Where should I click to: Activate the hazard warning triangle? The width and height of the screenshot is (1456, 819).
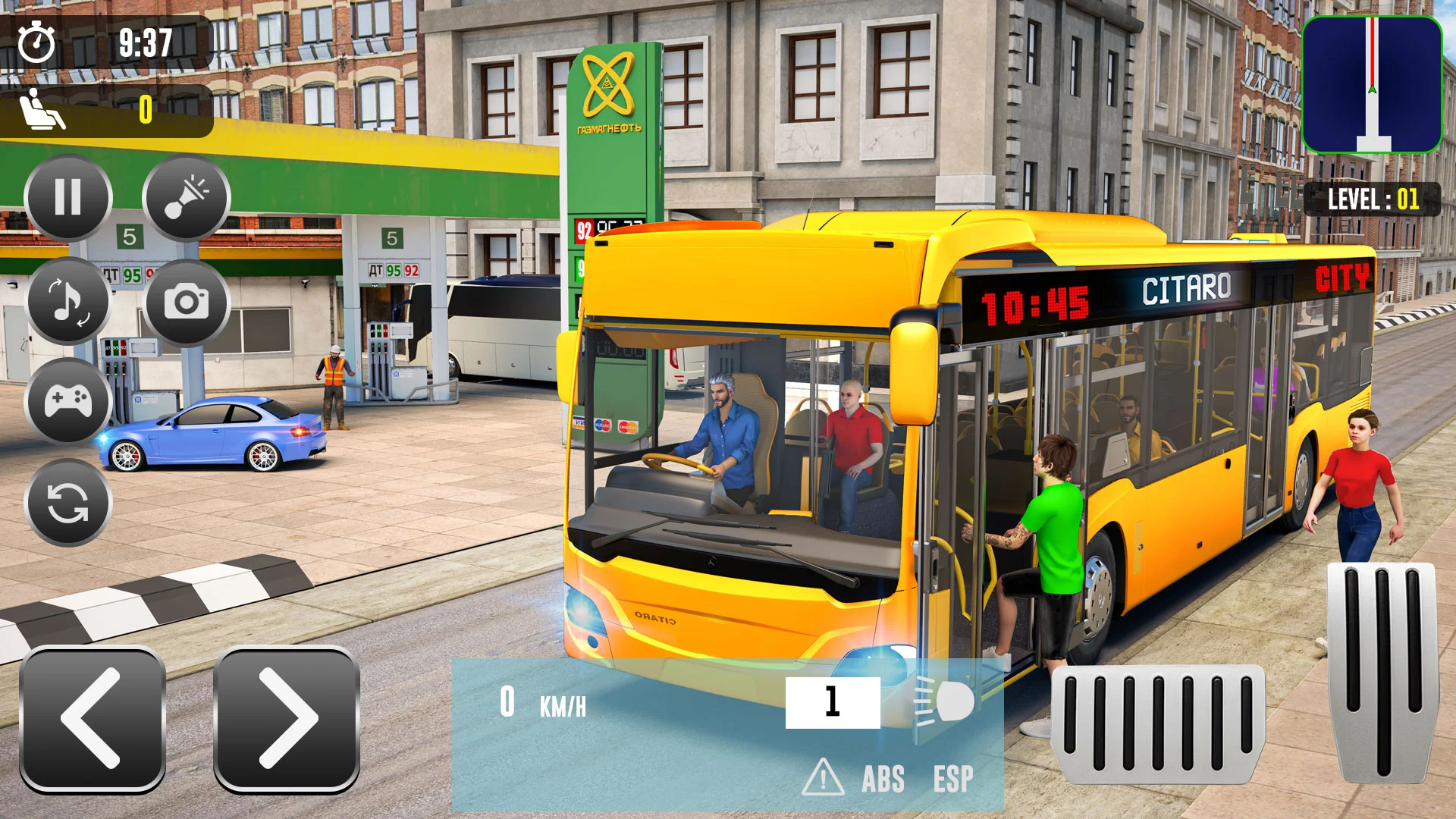[x=823, y=778]
